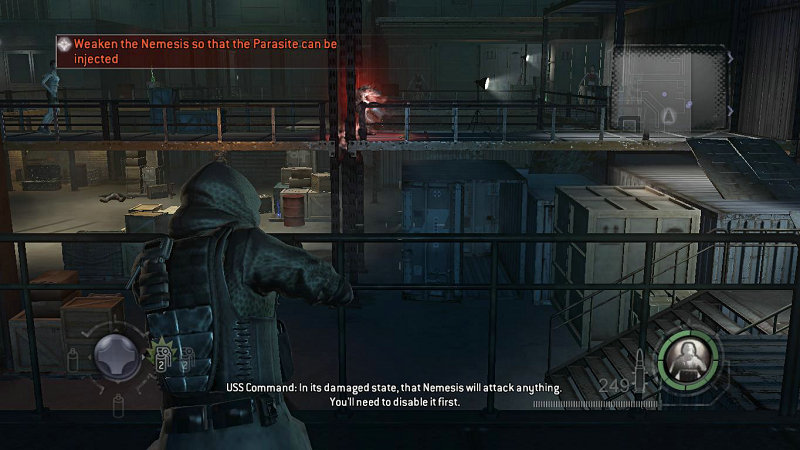This screenshot has height=450, width=800.
Task: Click the character portrait with green ring
Action: pyautogui.click(x=687, y=357)
